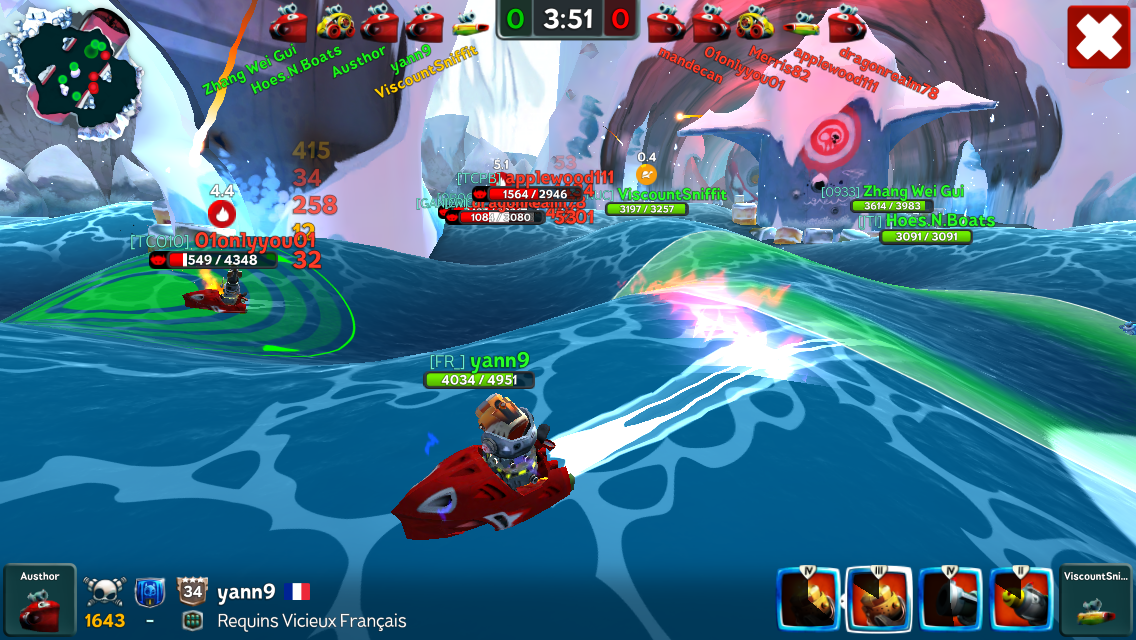
Task: Pick applewood111's ship icon in the top bar
Action: coord(800,22)
